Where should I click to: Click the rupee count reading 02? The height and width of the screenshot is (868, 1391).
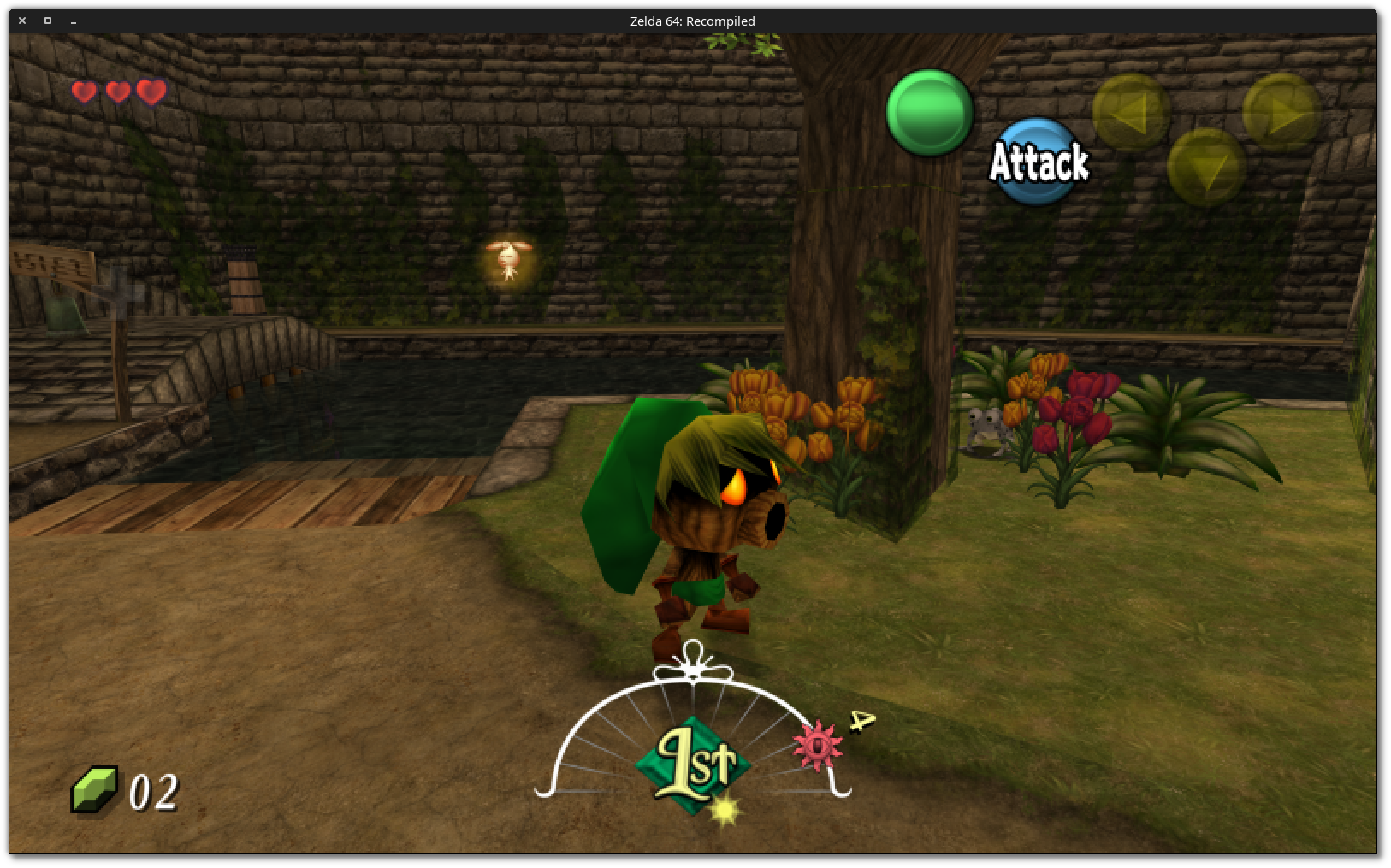pos(152,791)
